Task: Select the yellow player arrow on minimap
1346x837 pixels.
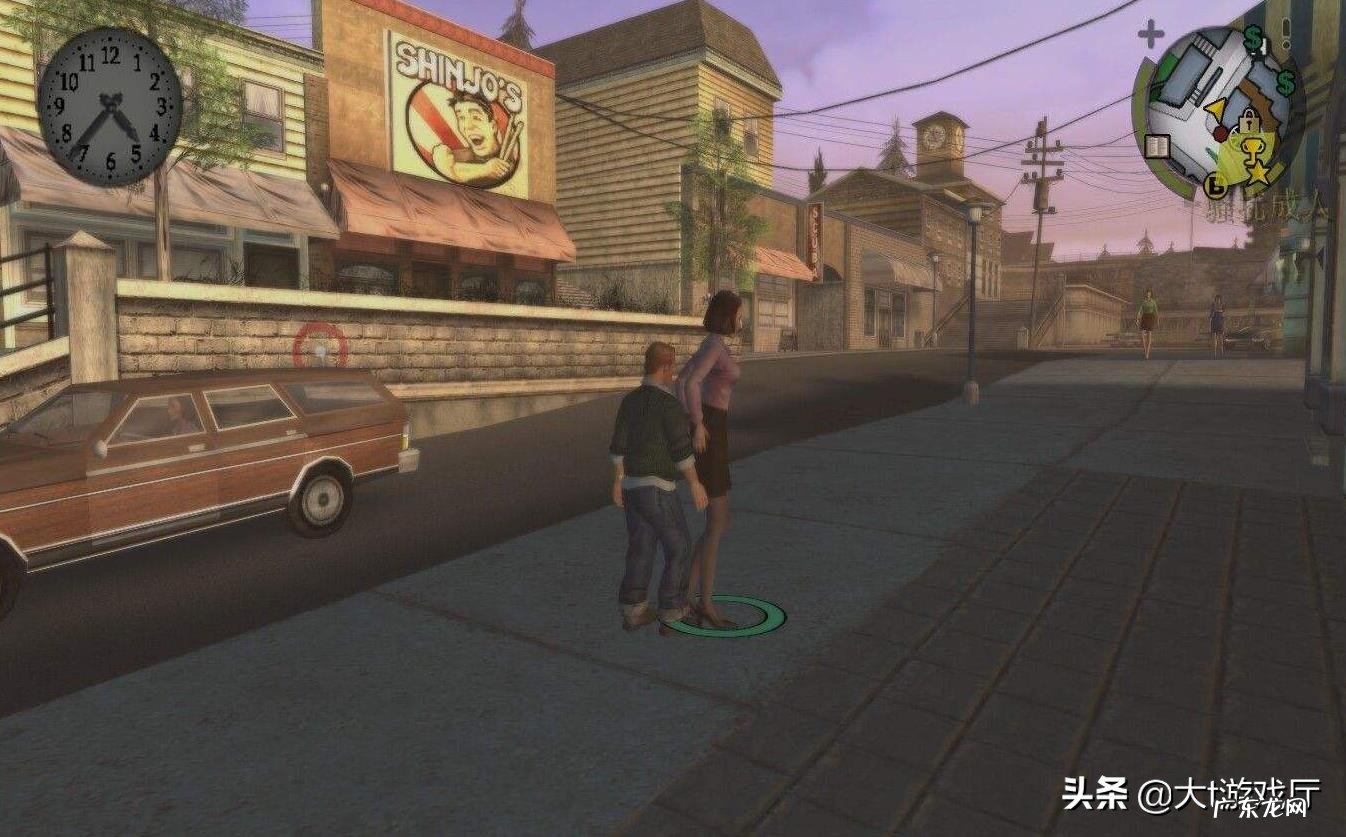Action: point(1216,109)
